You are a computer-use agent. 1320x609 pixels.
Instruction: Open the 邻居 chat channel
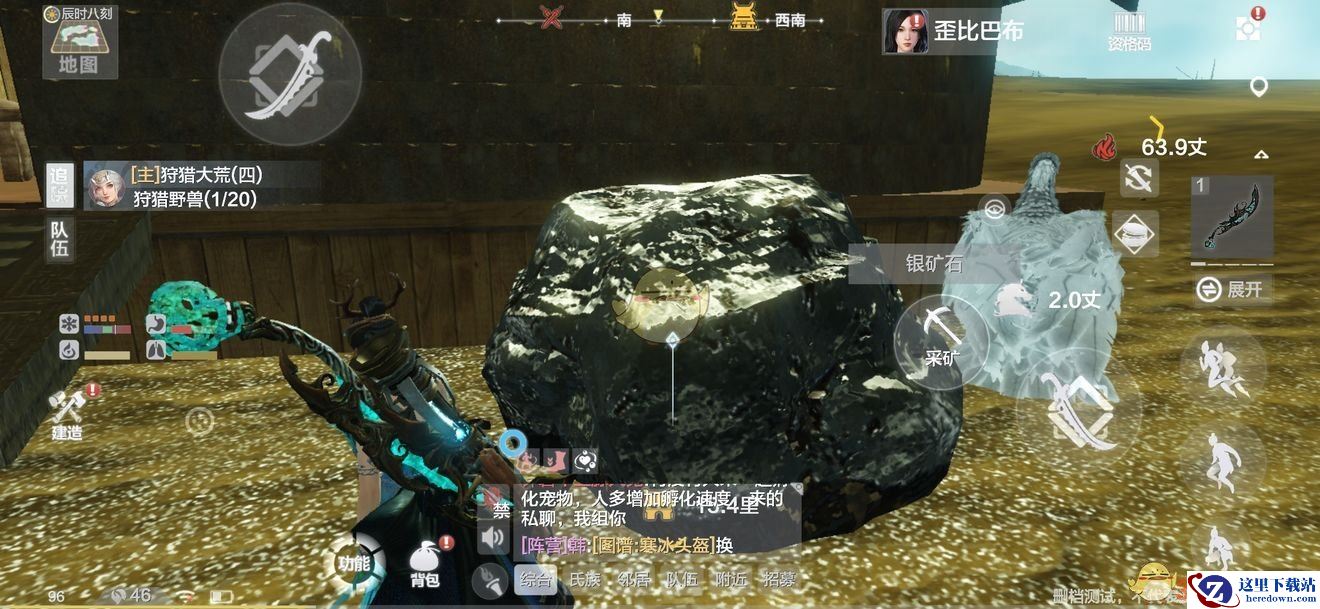(x=633, y=579)
